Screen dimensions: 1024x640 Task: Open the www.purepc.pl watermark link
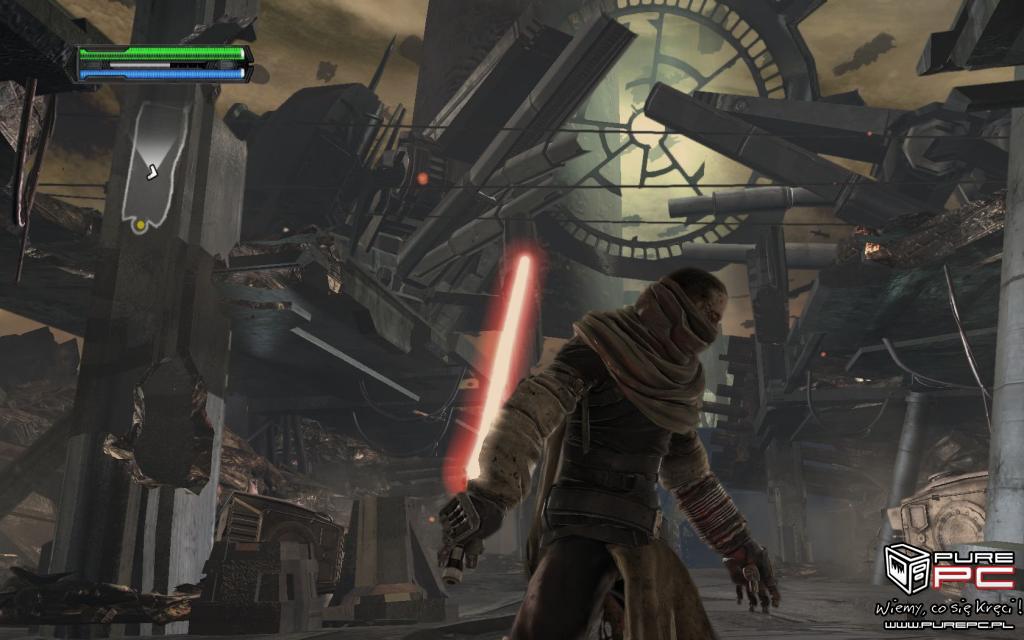coord(953,625)
